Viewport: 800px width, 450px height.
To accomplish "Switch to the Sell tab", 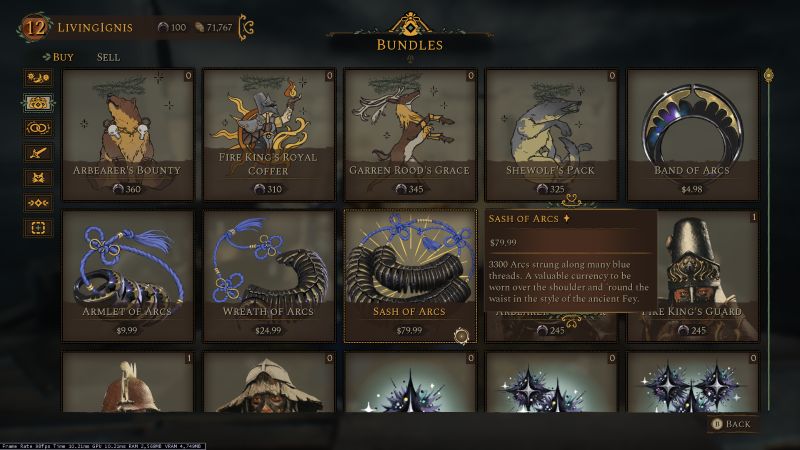I will click(108, 57).
